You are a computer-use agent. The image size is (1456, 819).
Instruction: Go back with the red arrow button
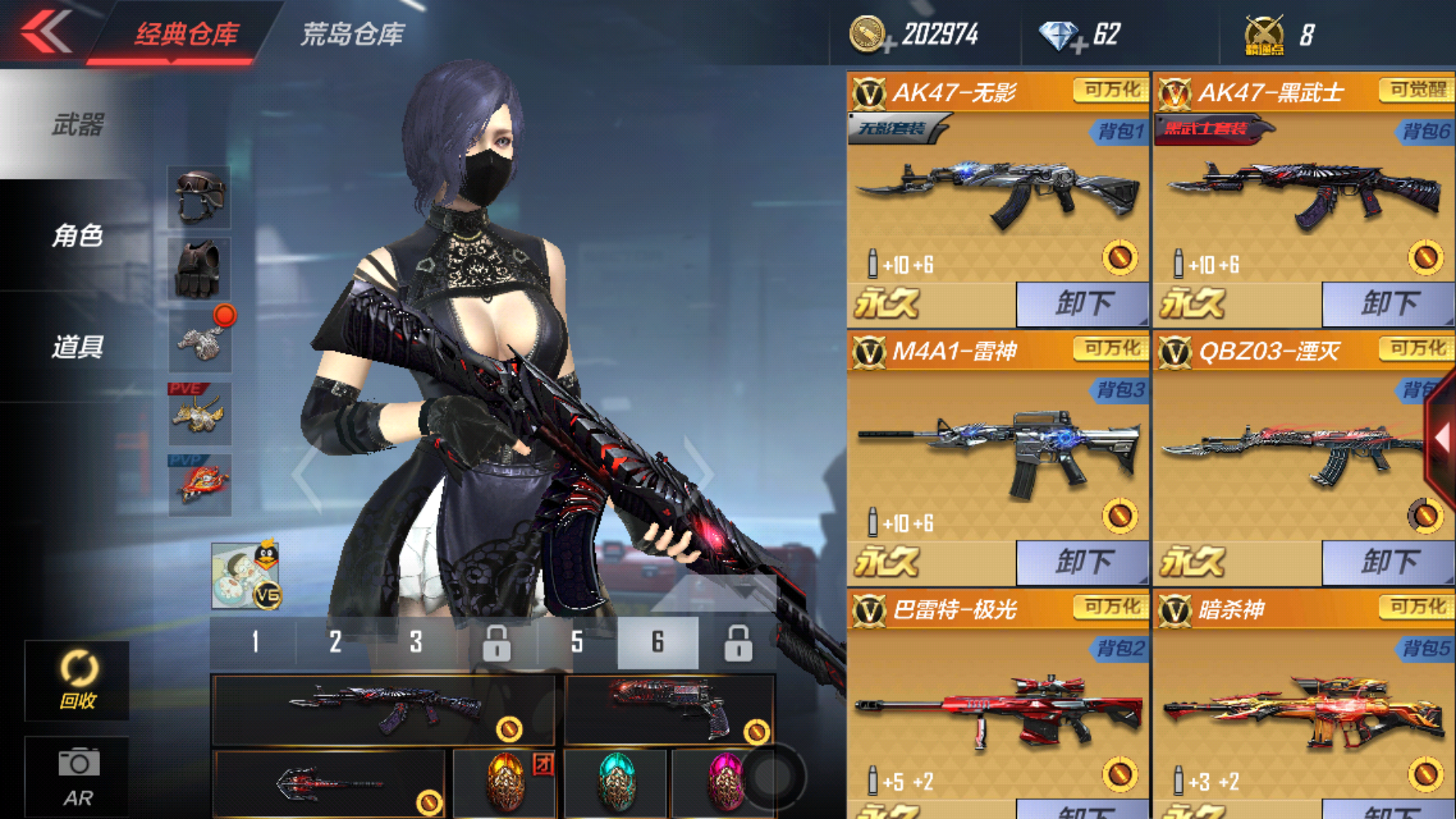pyautogui.click(x=47, y=33)
